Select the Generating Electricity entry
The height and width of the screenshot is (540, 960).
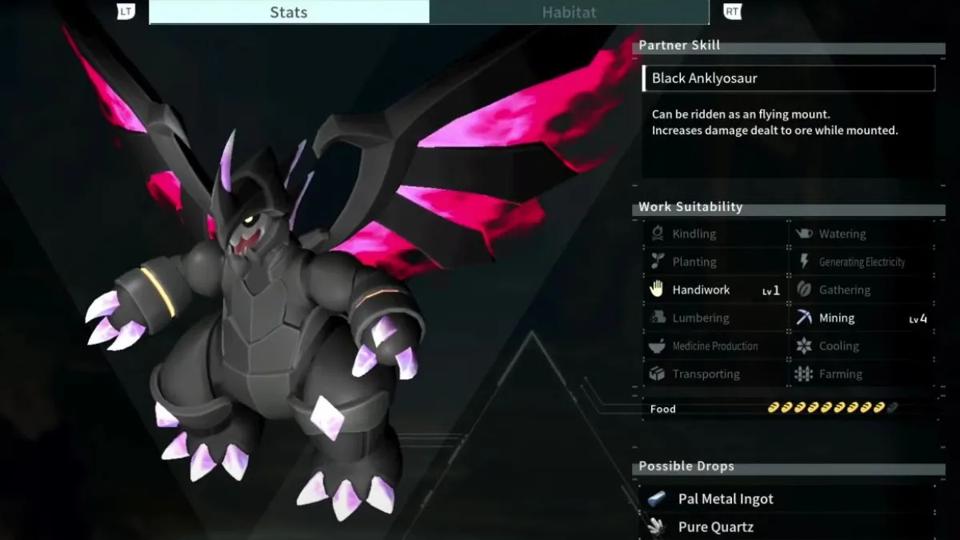861,262
